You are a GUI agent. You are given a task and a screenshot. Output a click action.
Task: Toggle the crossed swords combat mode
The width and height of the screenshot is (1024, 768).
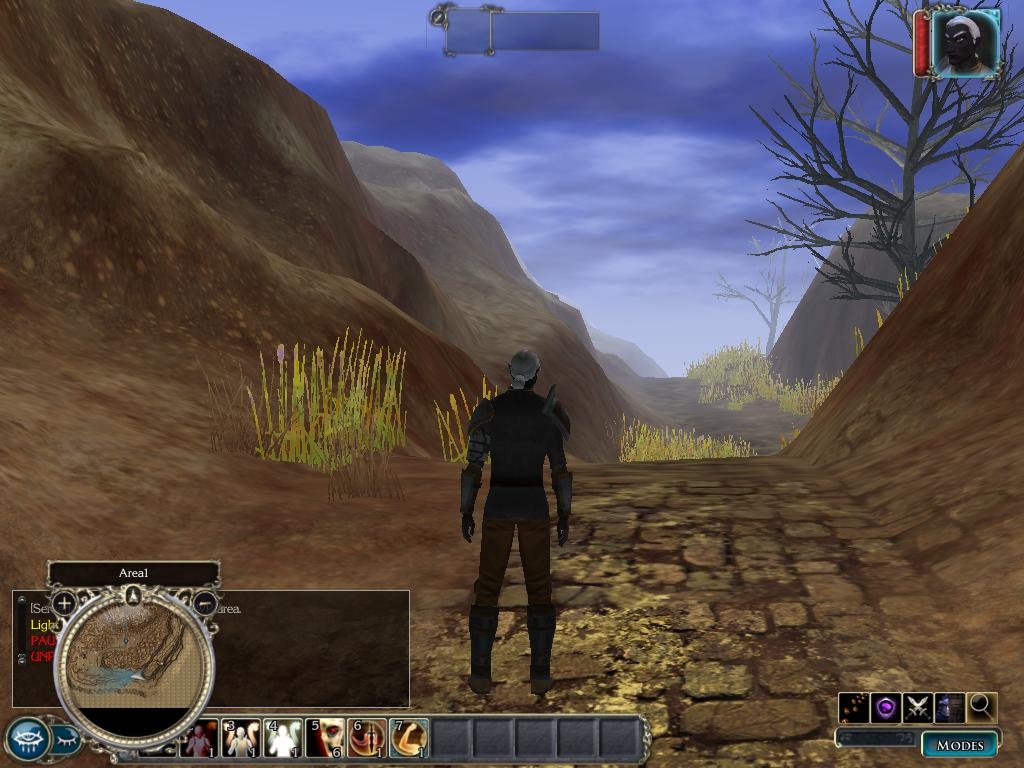pos(918,707)
